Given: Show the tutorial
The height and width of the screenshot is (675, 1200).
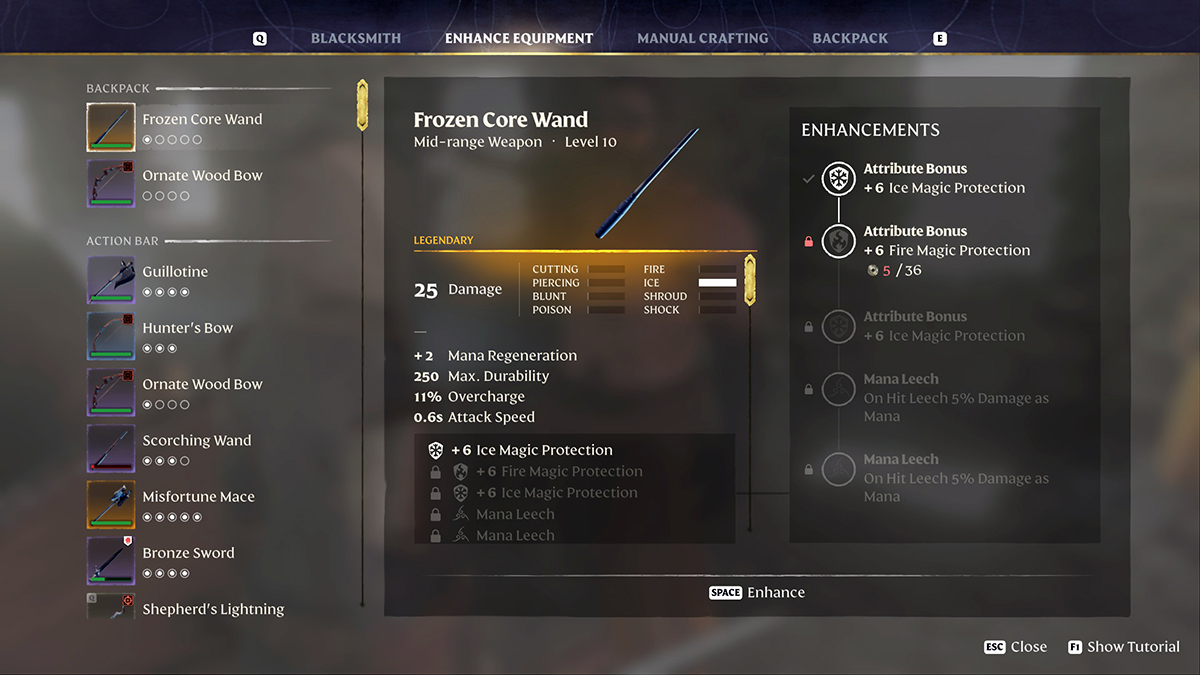Looking at the screenshot, I should pyautogui.click(x=1123, y=647).
